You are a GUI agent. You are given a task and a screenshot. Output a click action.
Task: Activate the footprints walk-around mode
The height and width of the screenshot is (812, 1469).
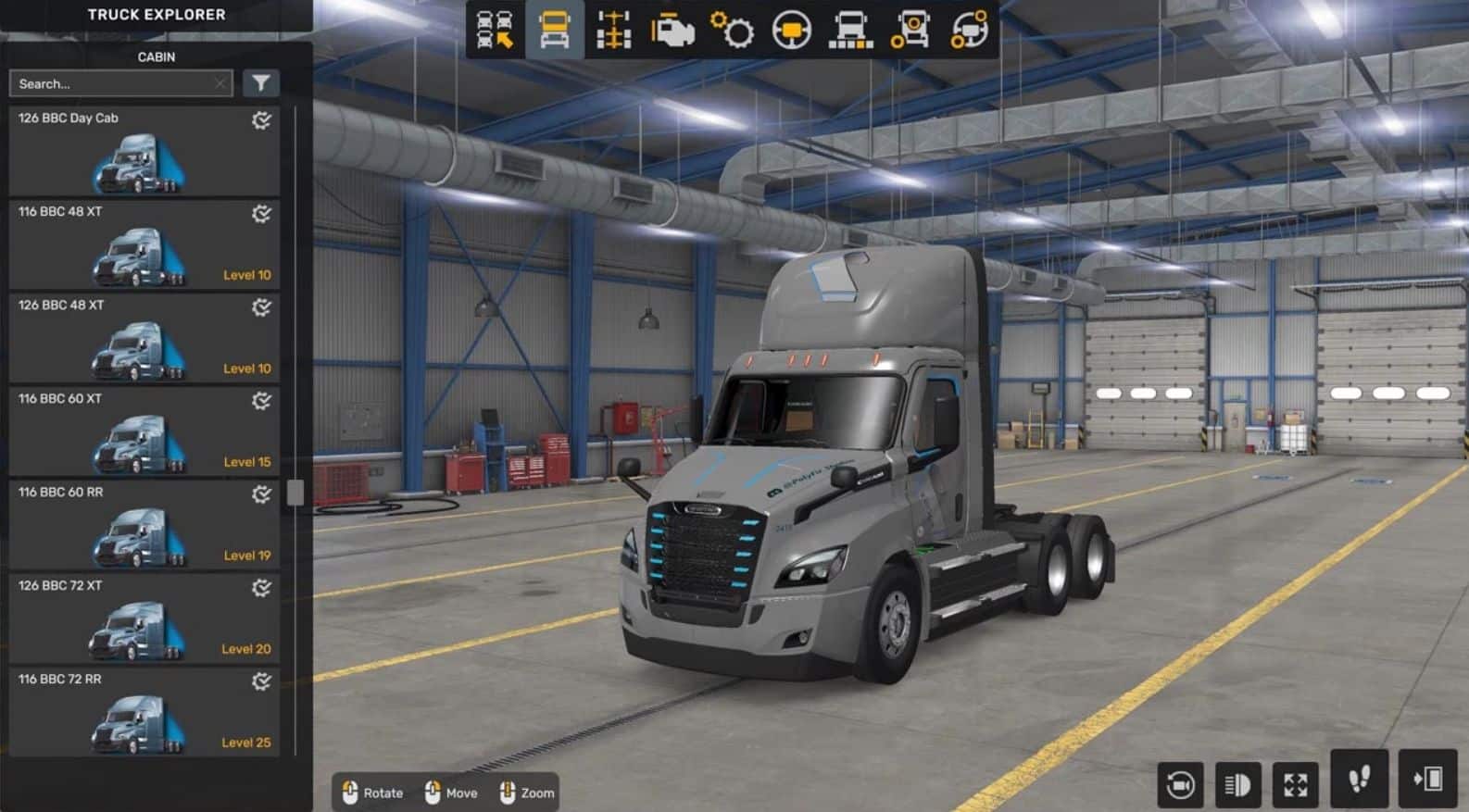pyautogui.click(x=1359, y=780)
